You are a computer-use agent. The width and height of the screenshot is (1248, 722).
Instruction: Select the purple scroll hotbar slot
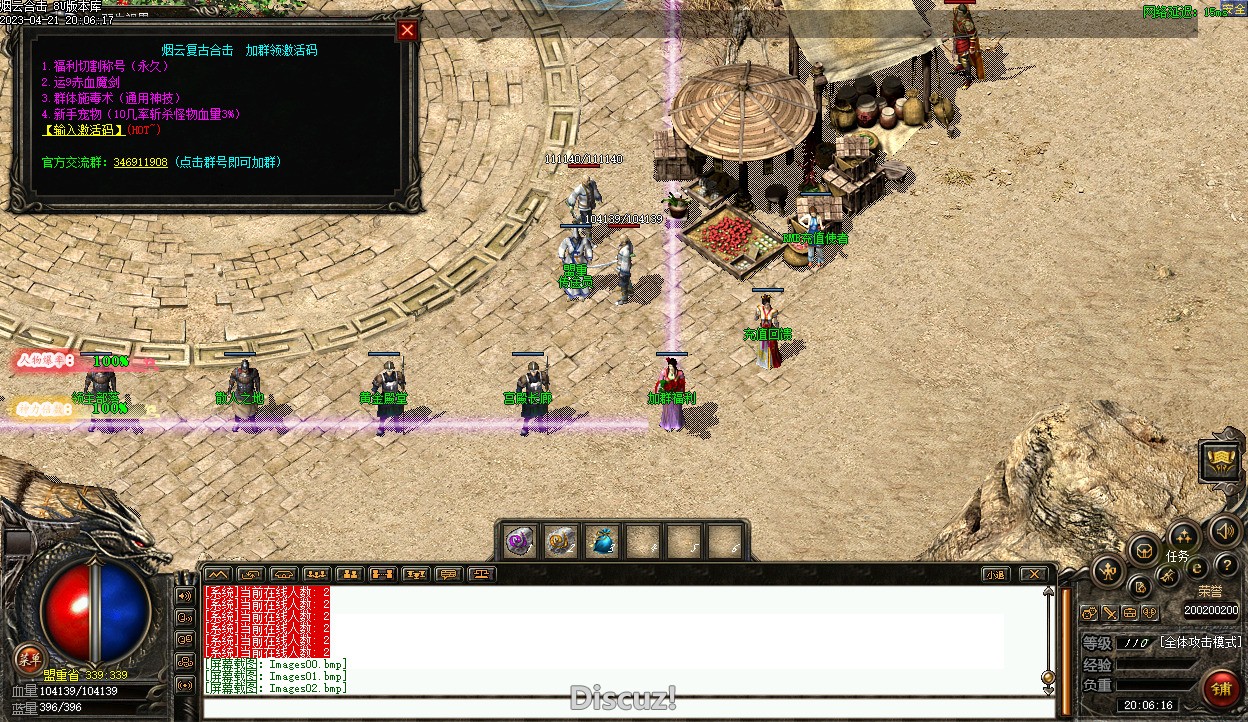[x=519, y=541]
